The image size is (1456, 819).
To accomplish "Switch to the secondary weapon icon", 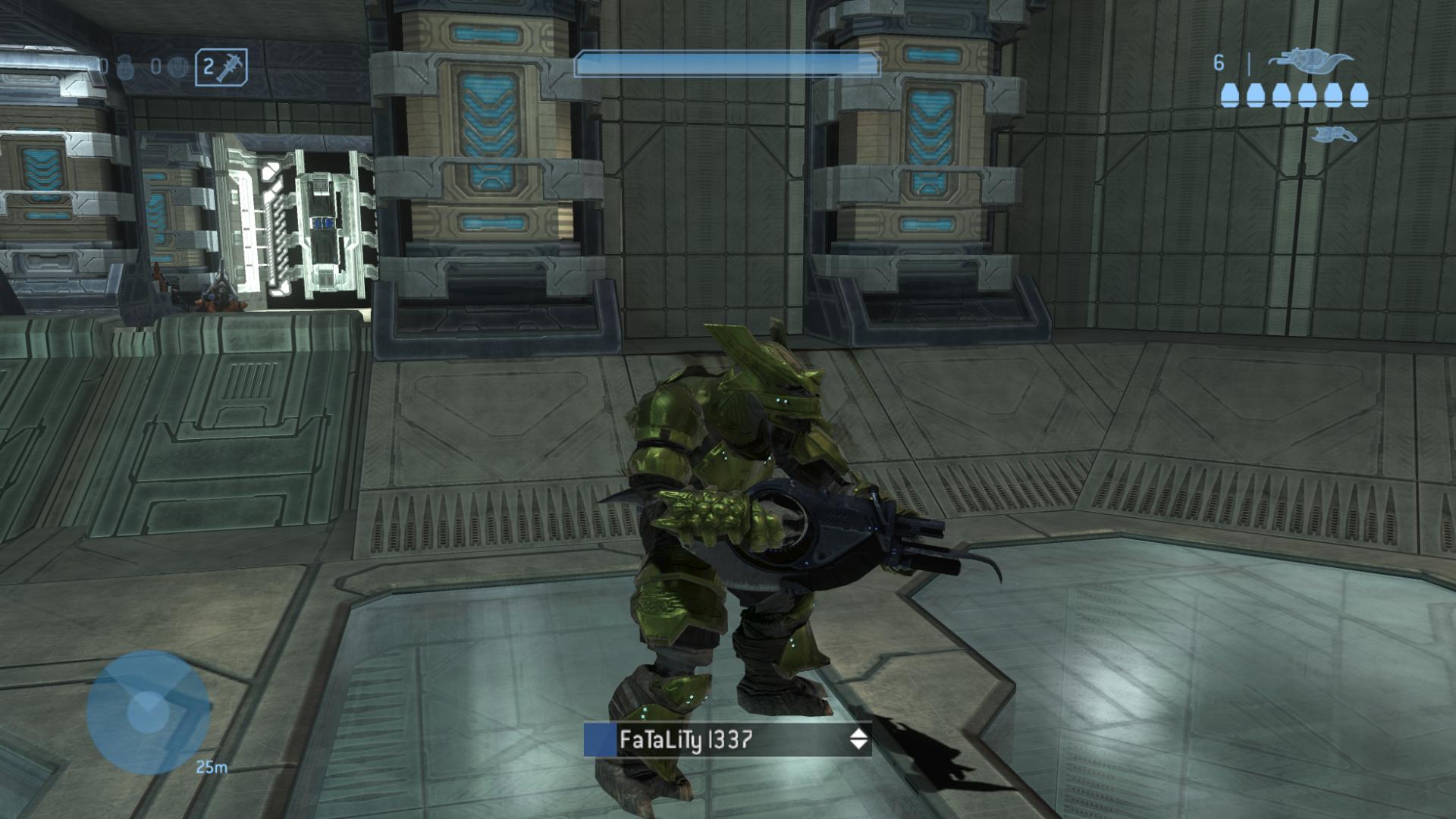I will [1334, 135].
